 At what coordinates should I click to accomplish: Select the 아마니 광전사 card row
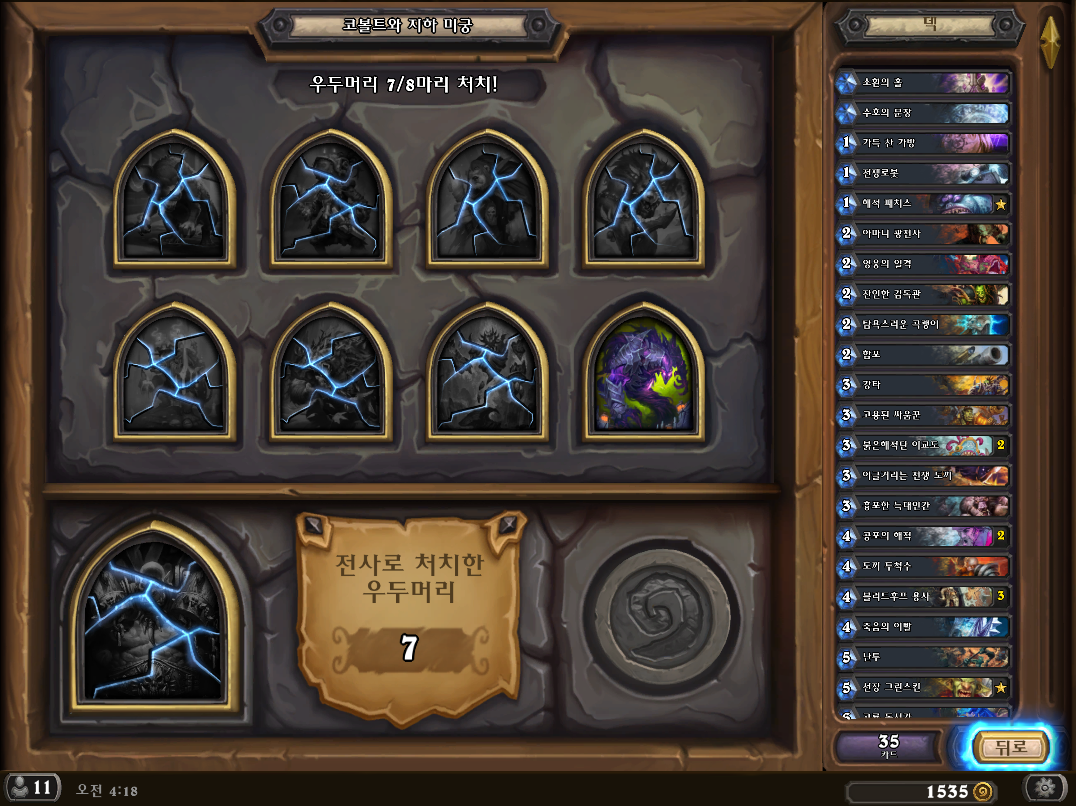pos(922,234)
